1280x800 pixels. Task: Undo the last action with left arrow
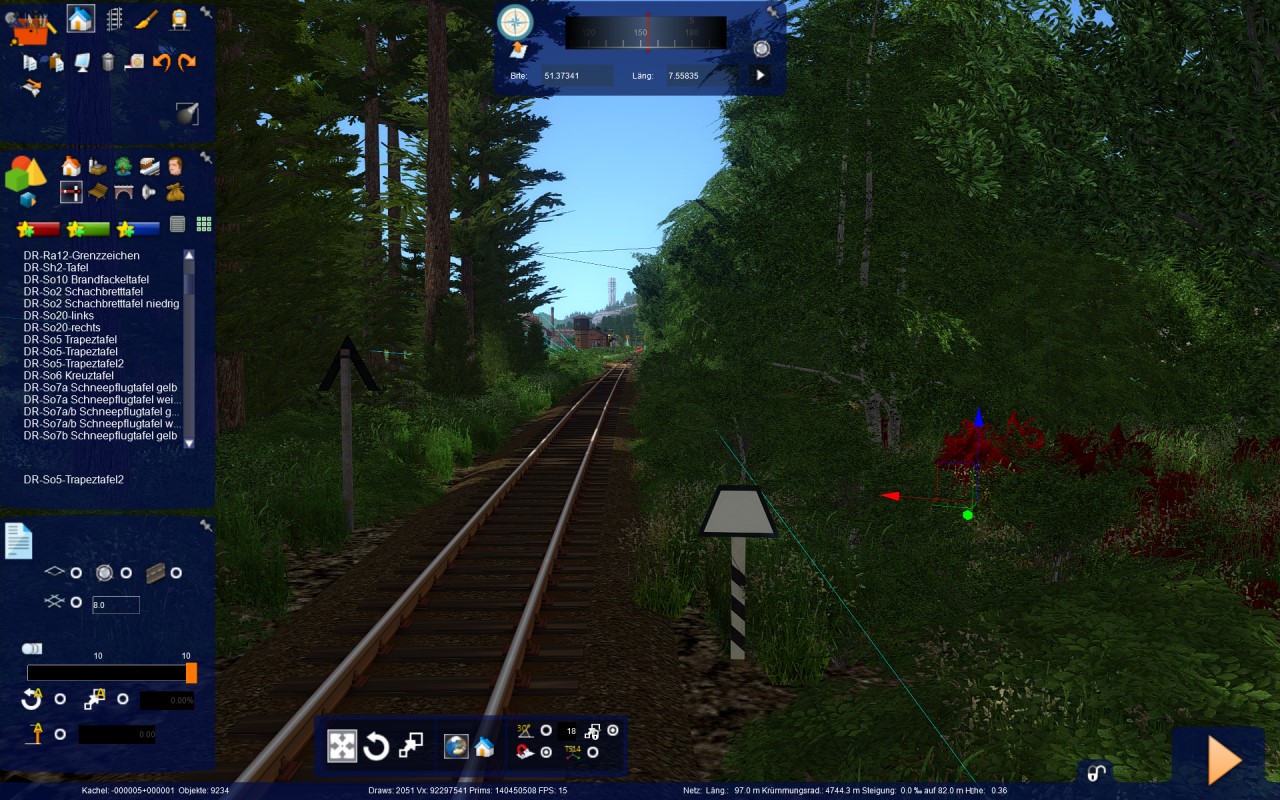[x=161, y=62]
